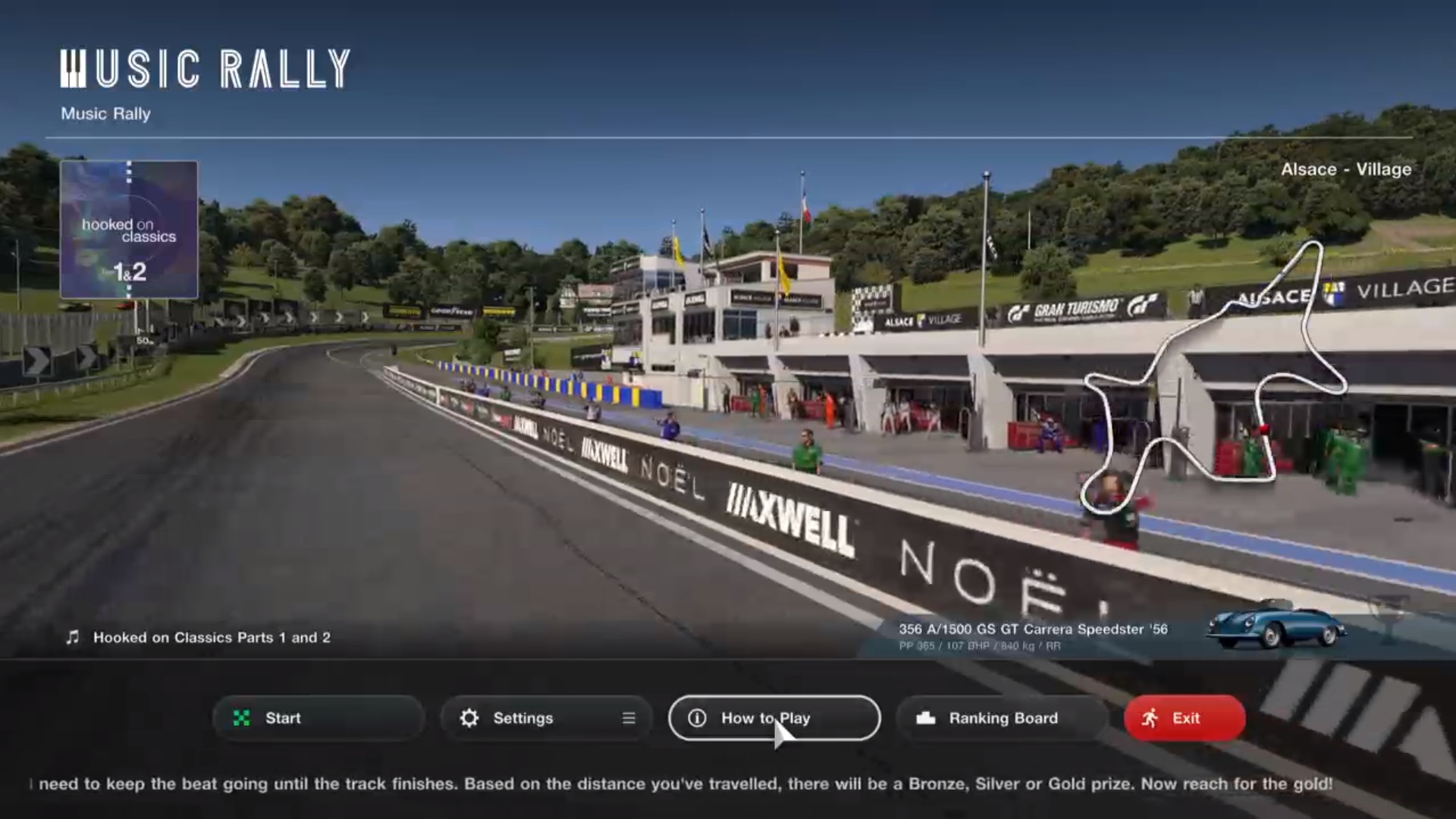Click the music note beside the track title

click(x=72, y=637)
